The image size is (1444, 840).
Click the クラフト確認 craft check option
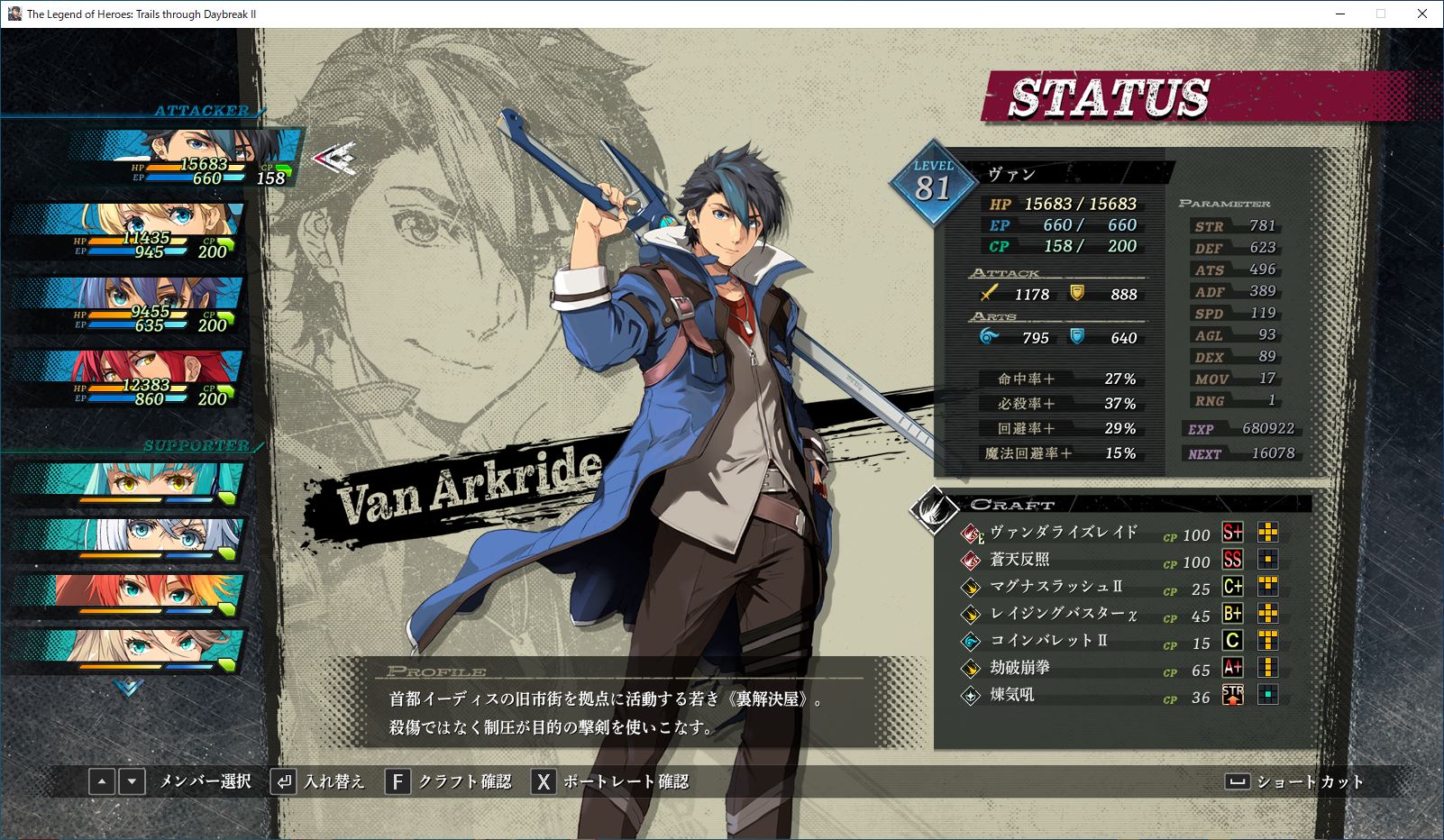pos(449,781)
